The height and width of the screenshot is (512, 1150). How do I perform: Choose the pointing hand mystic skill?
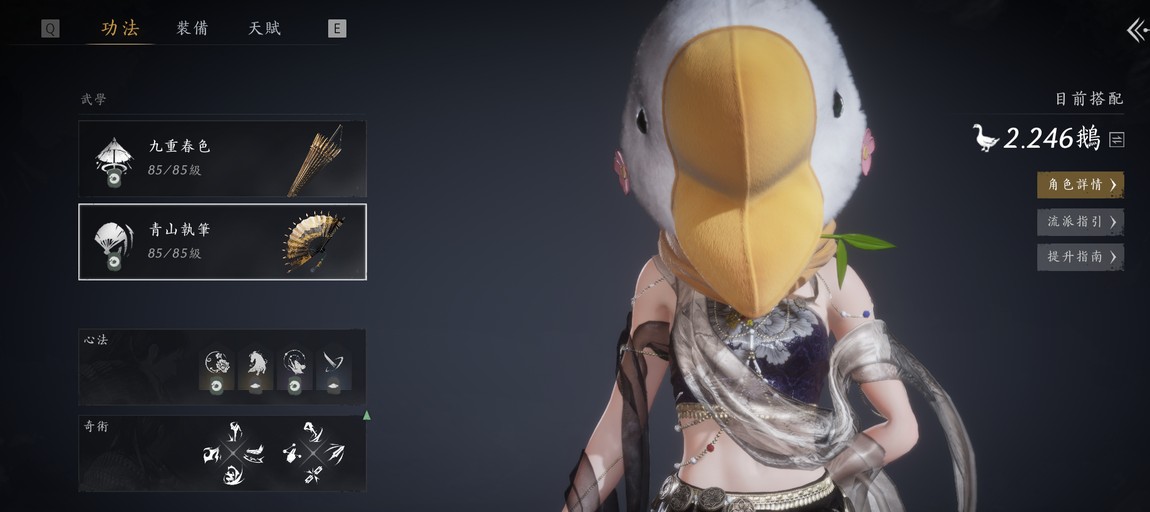(x=290, y=454)
